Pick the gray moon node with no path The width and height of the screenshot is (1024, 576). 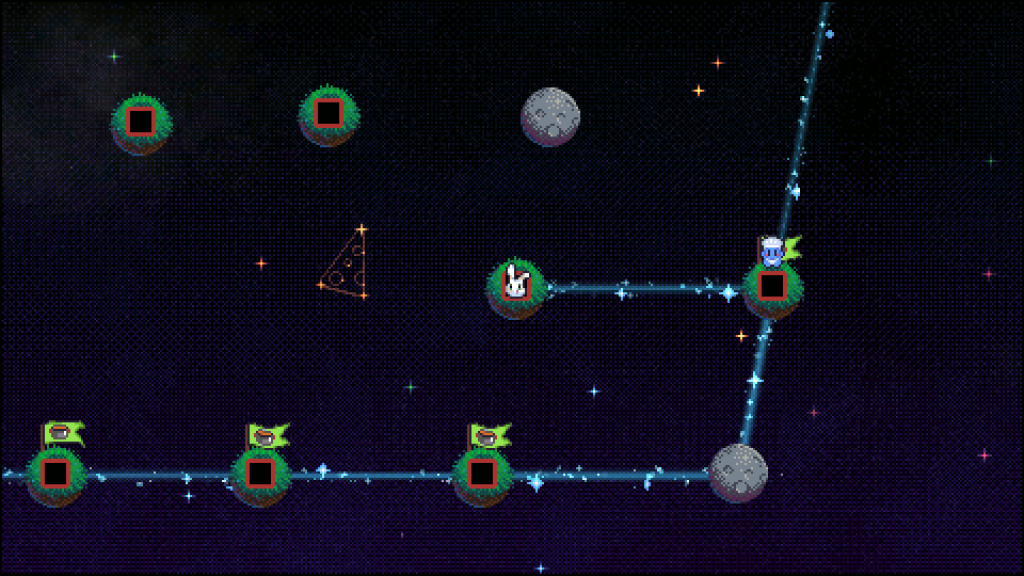click(x=550, y=116)
